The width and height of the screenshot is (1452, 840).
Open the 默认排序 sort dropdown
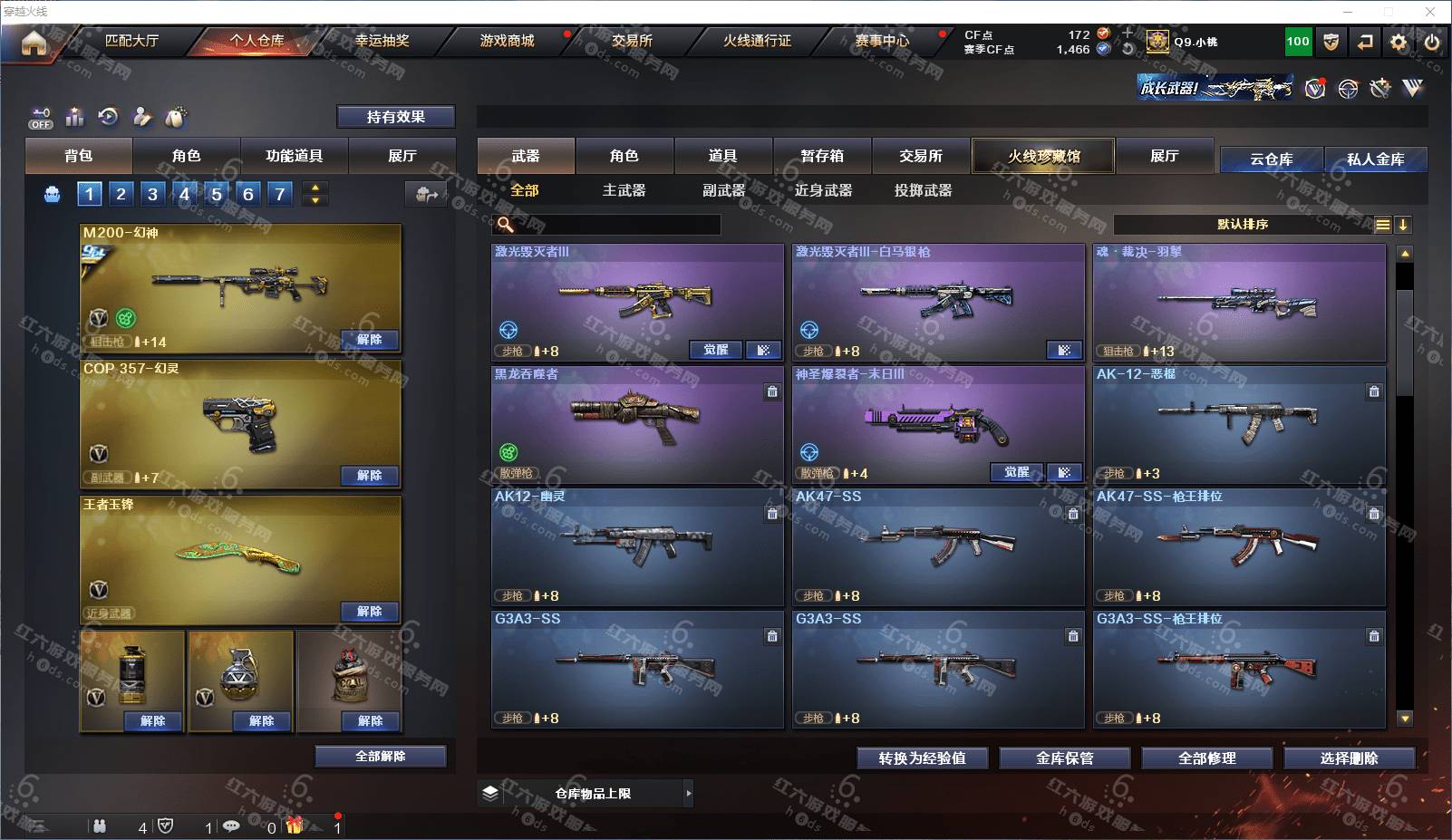[x=1243, y=225]
